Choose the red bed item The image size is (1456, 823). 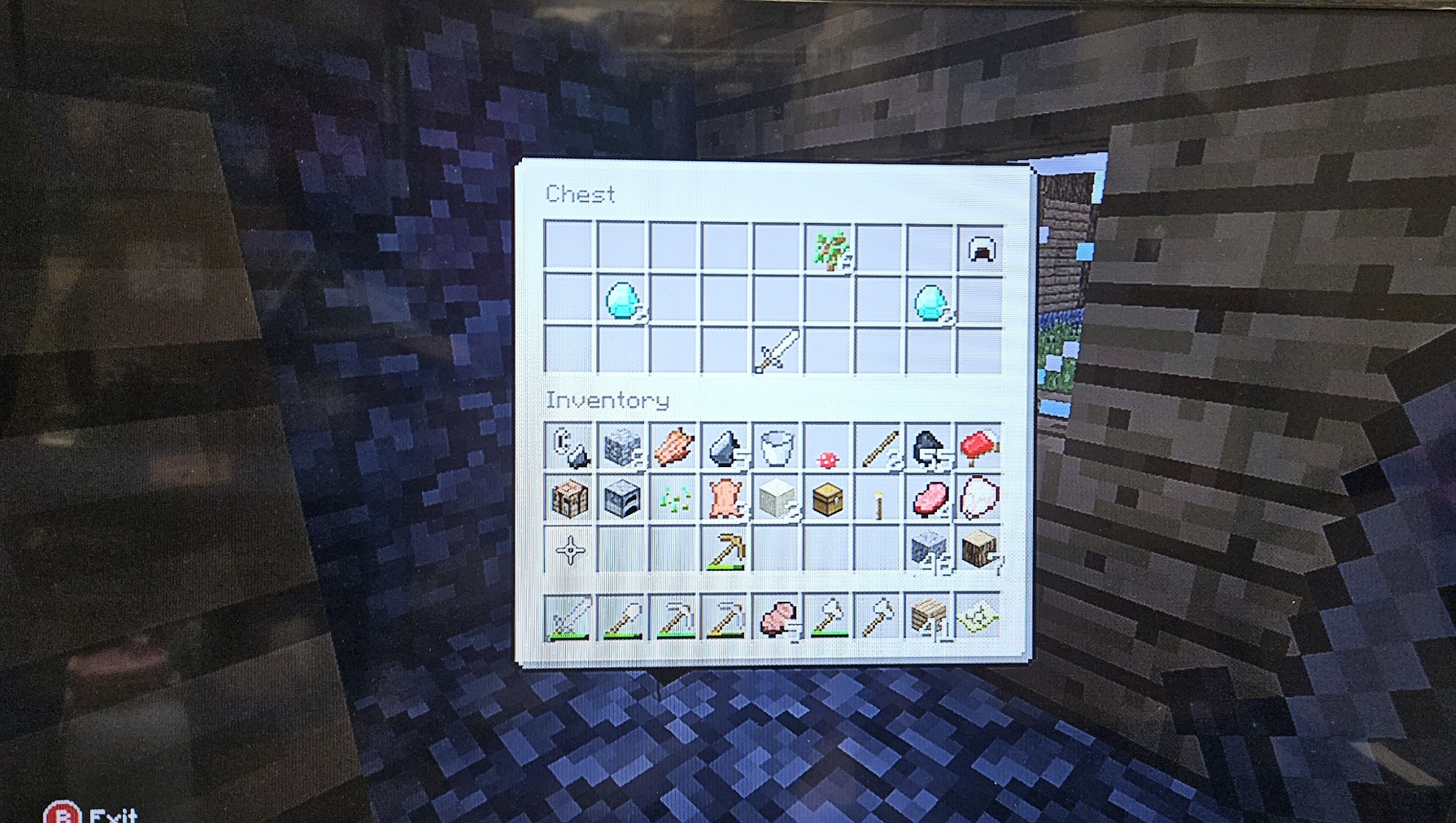point(979,446)
